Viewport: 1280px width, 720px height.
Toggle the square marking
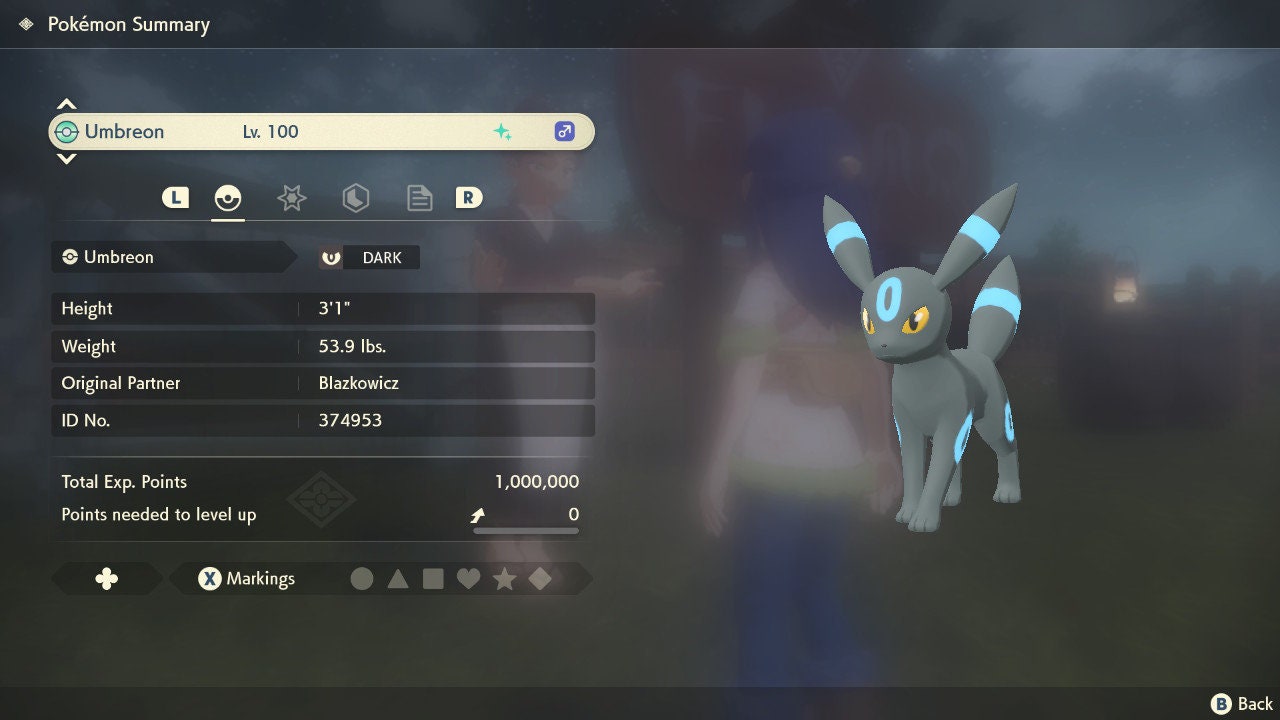tap(433, 579)
